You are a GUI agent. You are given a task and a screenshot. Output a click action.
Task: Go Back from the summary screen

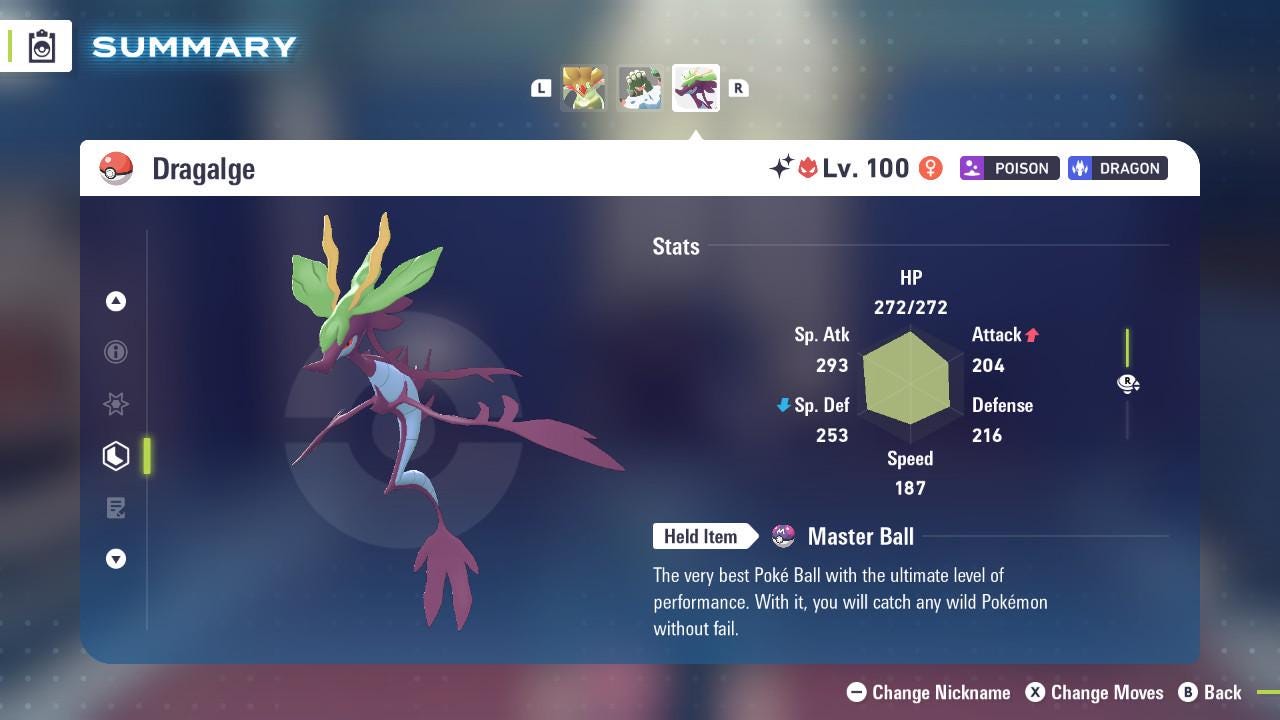tap(1210, 692)
